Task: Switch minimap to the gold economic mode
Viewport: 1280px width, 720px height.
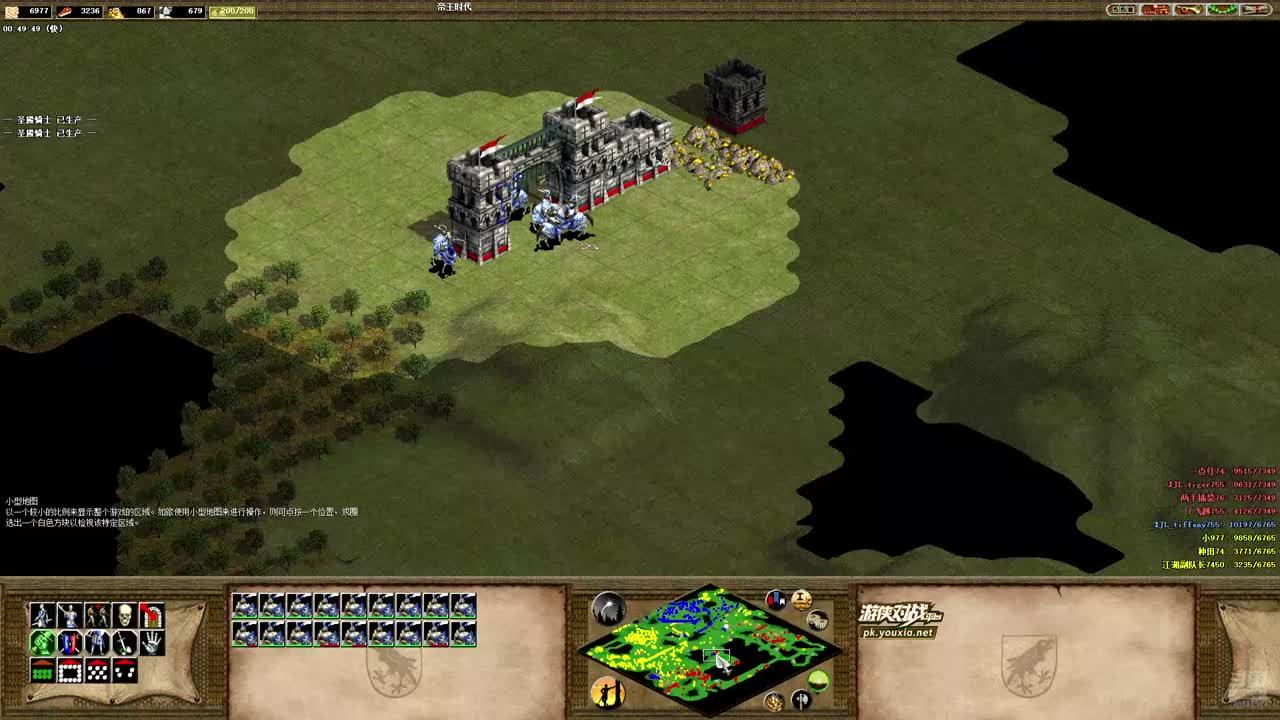Action: 773,701
